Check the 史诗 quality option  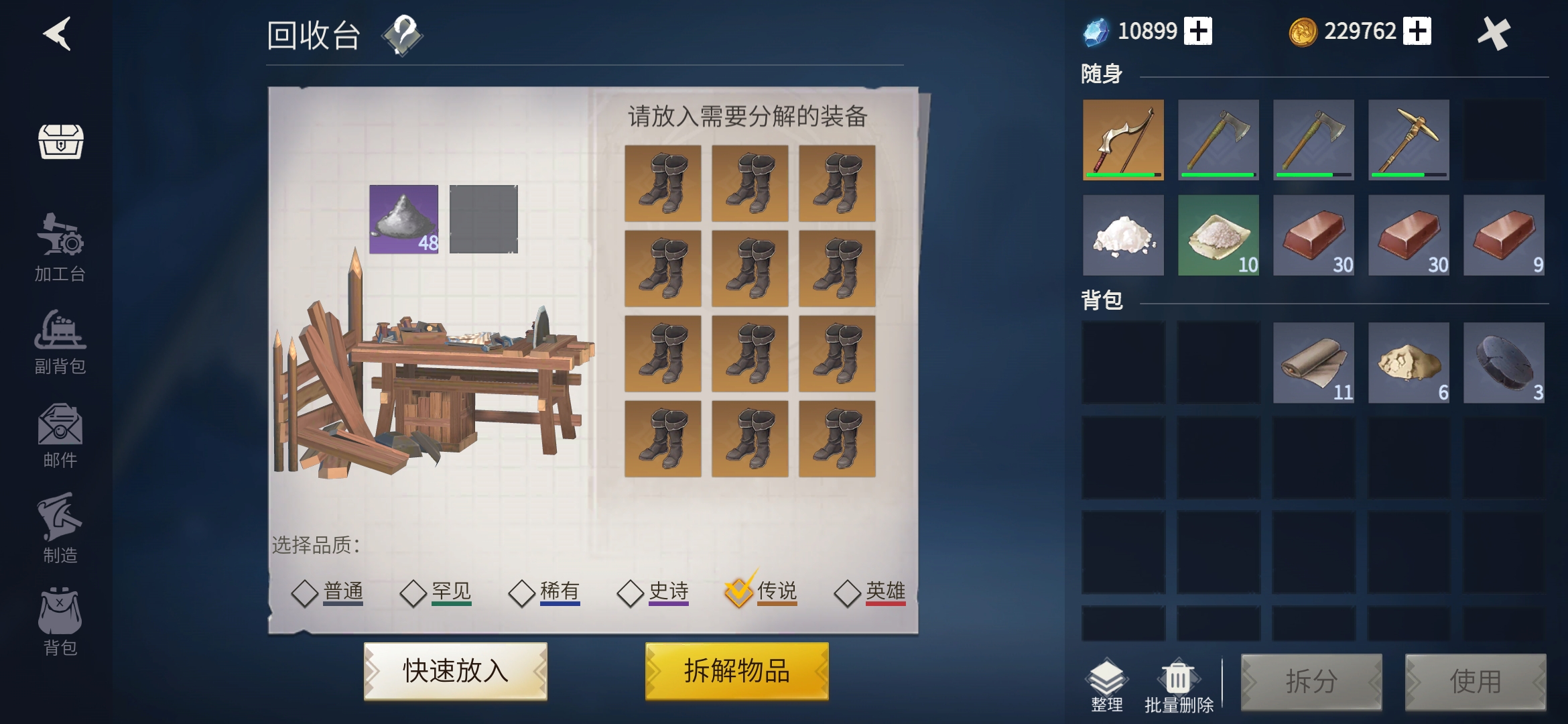631,591
